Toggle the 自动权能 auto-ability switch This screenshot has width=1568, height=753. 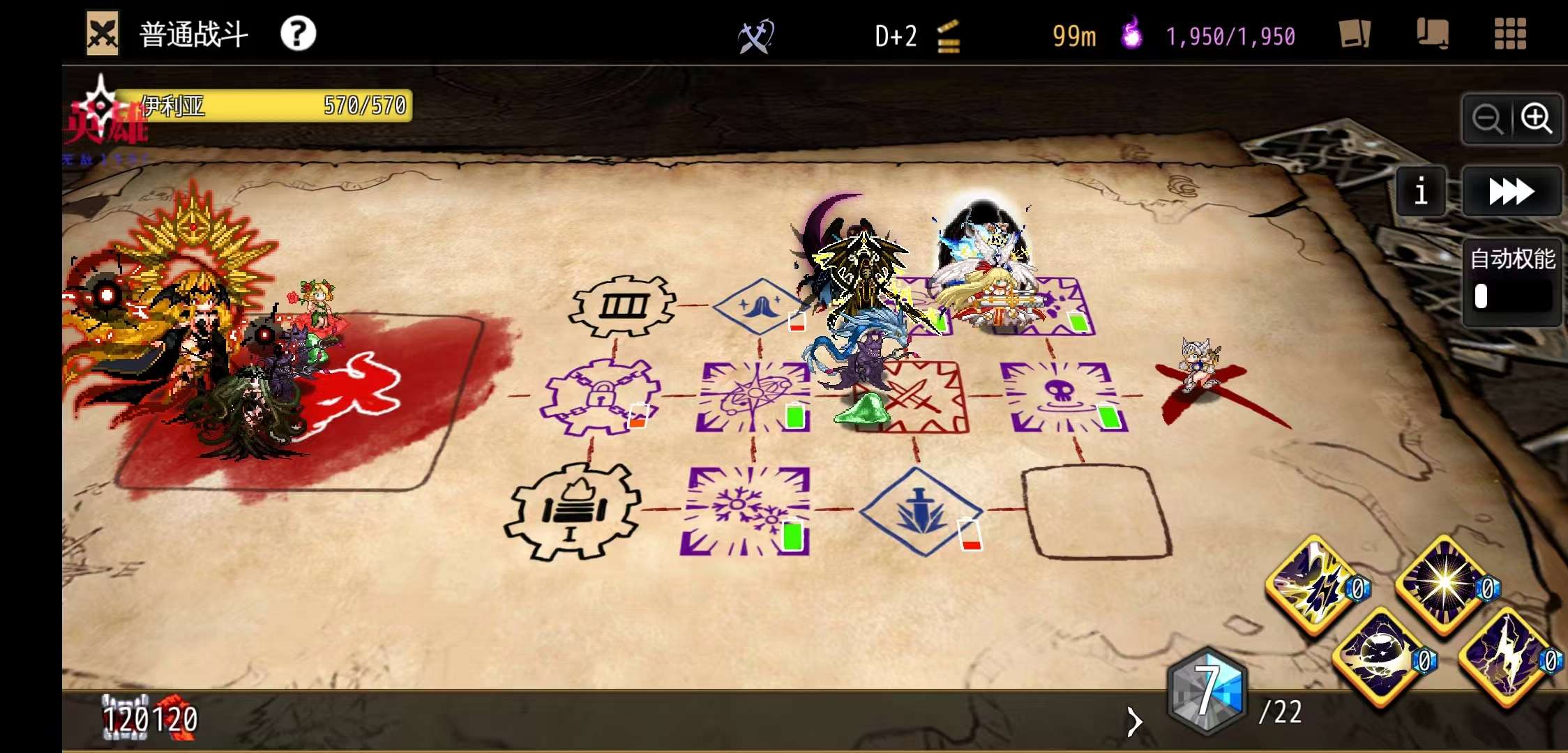click(1512, 296)
